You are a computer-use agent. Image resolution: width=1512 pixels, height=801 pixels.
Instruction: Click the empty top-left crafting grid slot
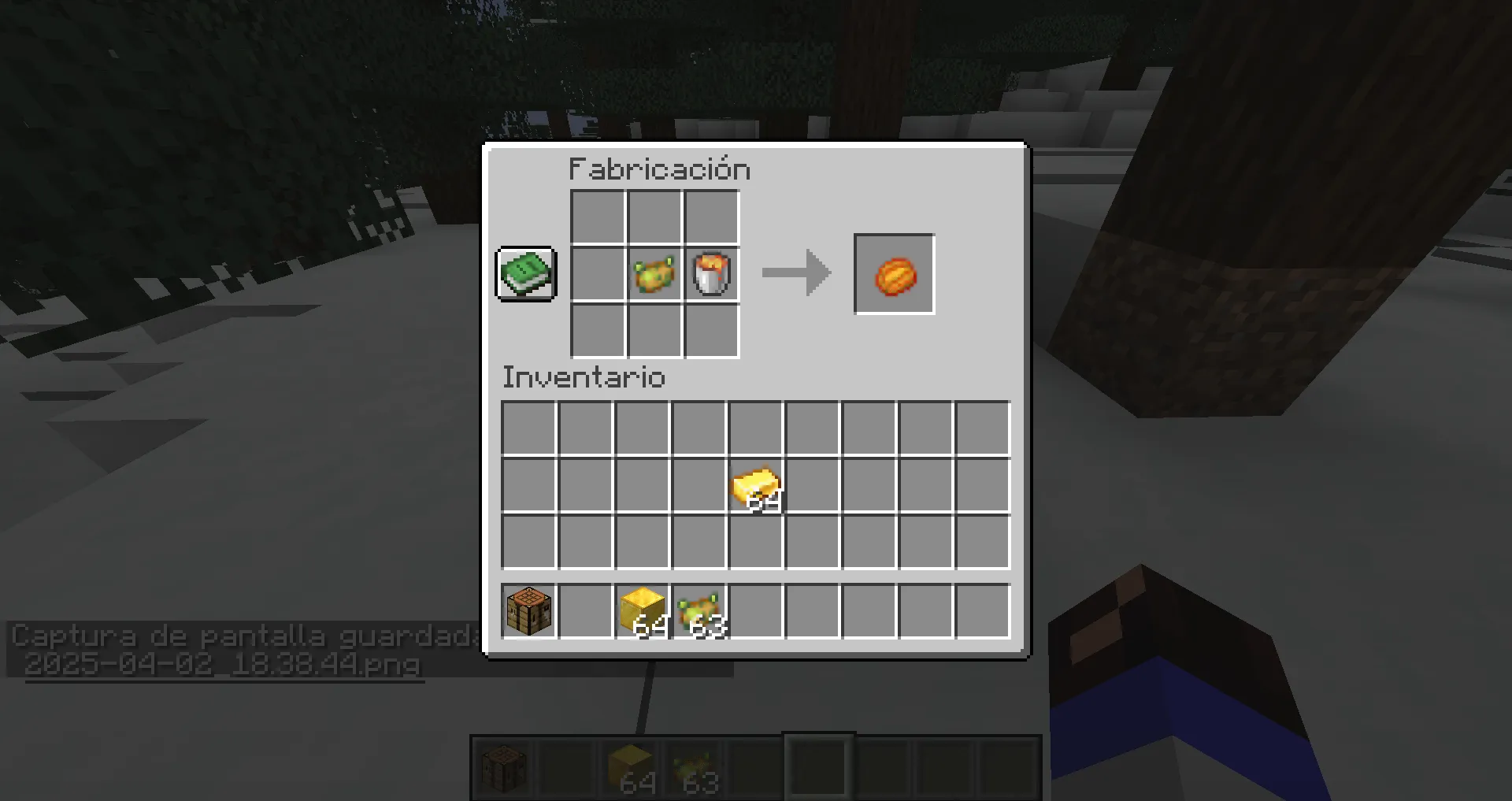(x=596, y=217)
